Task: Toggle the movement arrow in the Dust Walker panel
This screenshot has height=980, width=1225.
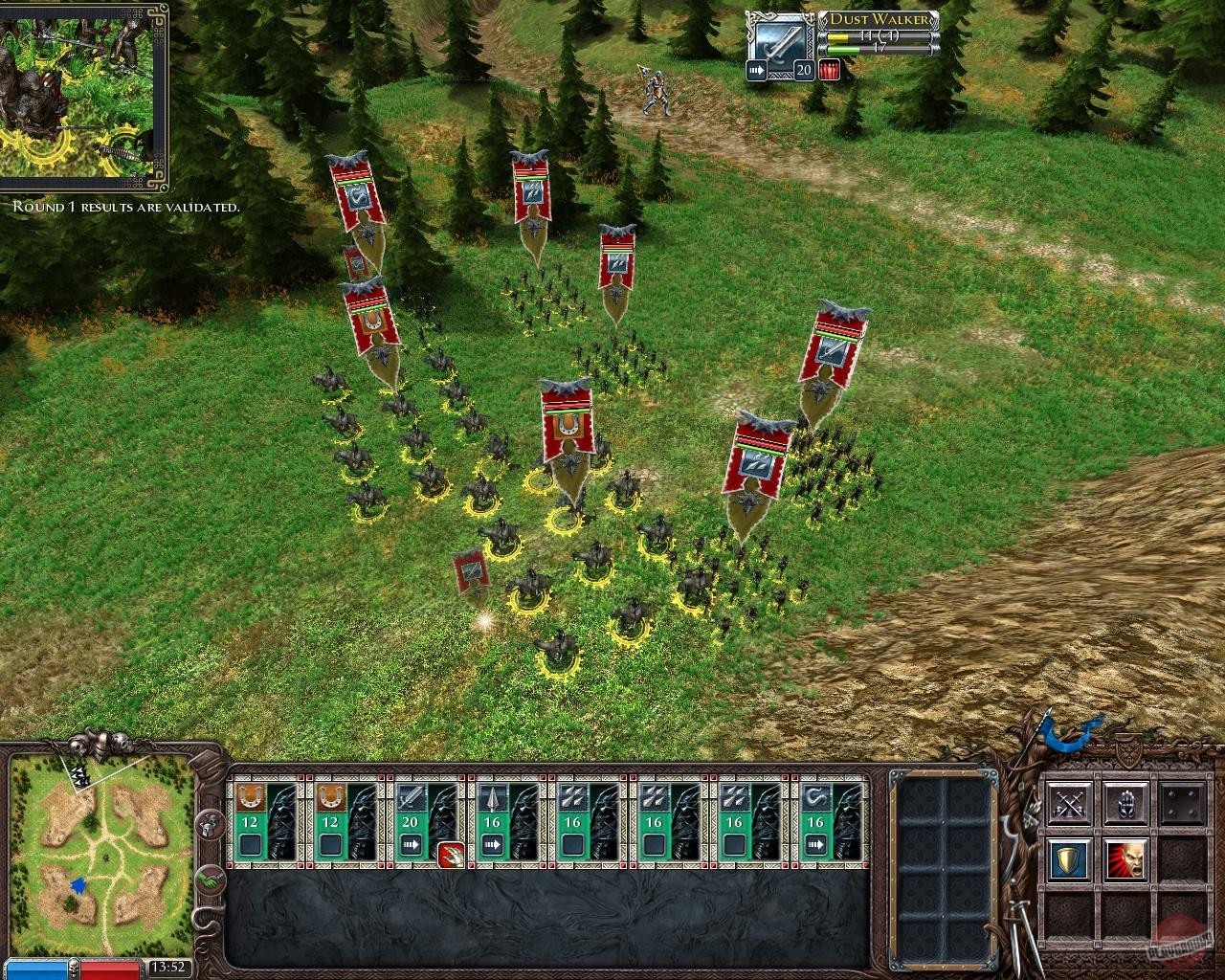Action: pyautogui.click(x=756, y=69)
